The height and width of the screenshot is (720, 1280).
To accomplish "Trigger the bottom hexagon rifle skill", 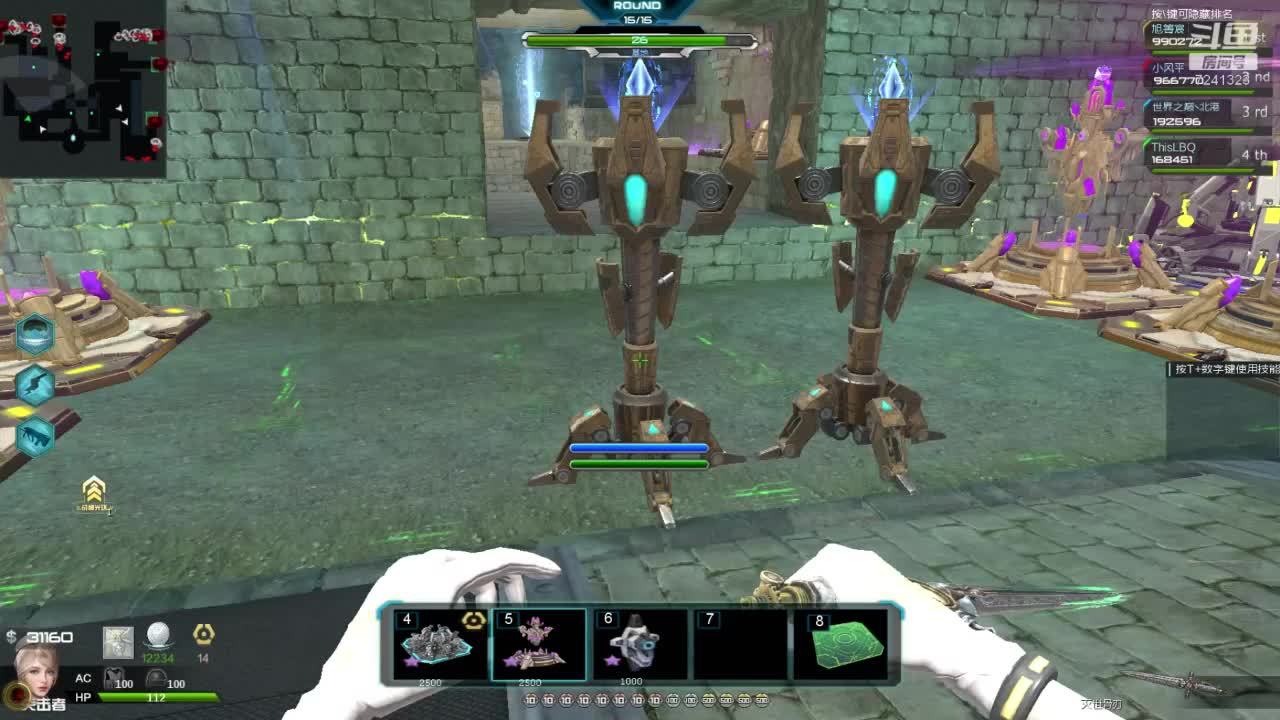I will click(35, 435).
